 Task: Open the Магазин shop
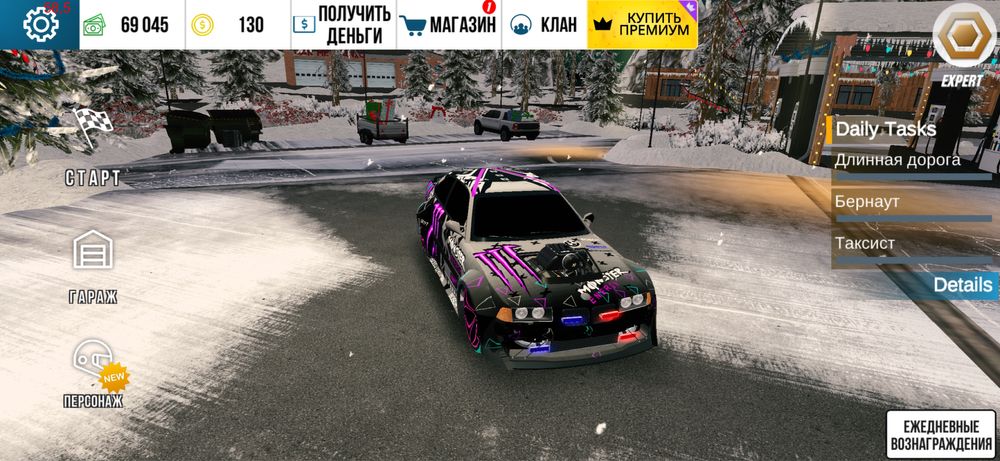tap(448, 25)
